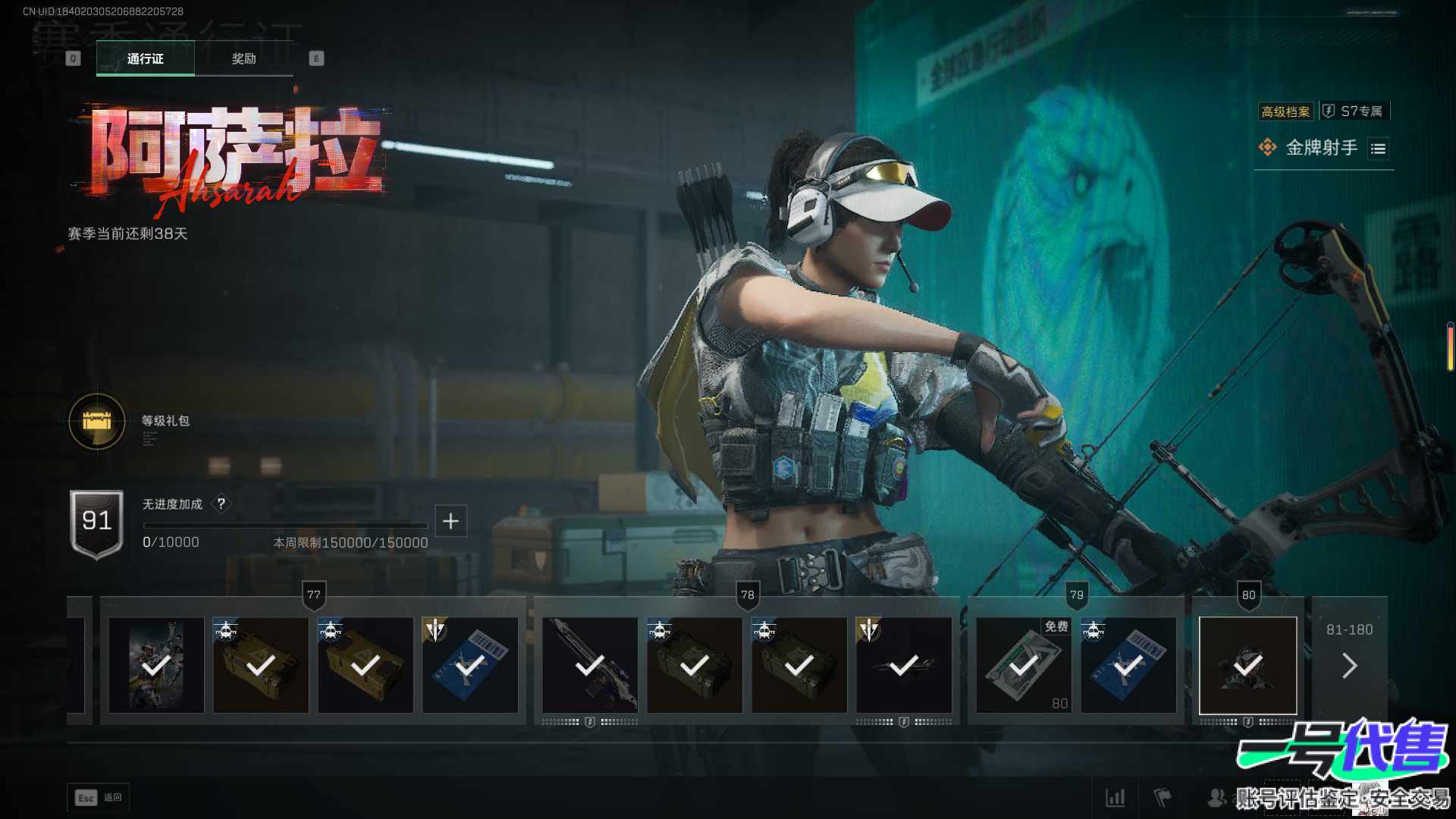Click the plus button beside the progress bar
The image size is (1456, 819).
[x=450, y=521]
